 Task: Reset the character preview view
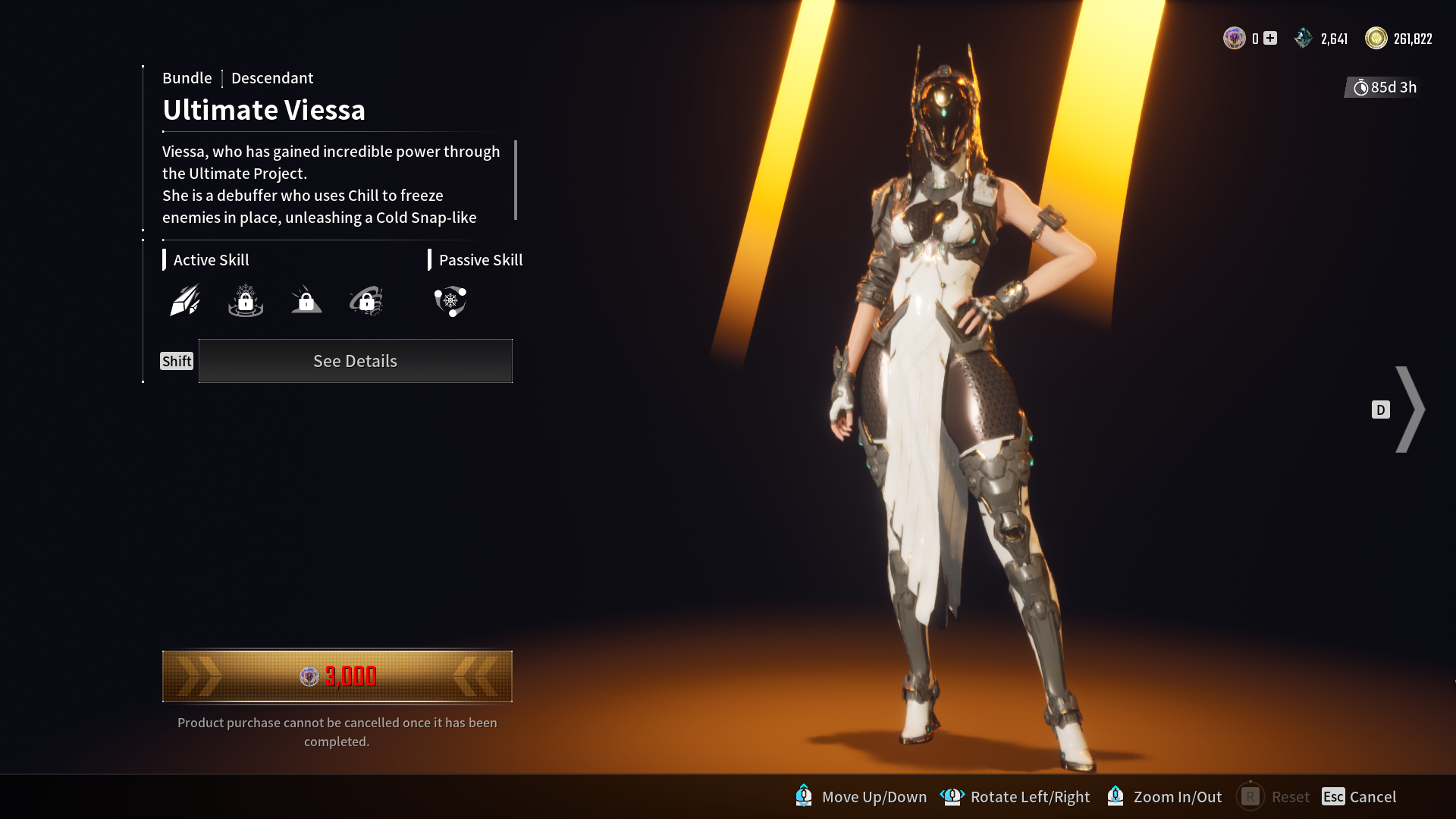point(1273,796)
